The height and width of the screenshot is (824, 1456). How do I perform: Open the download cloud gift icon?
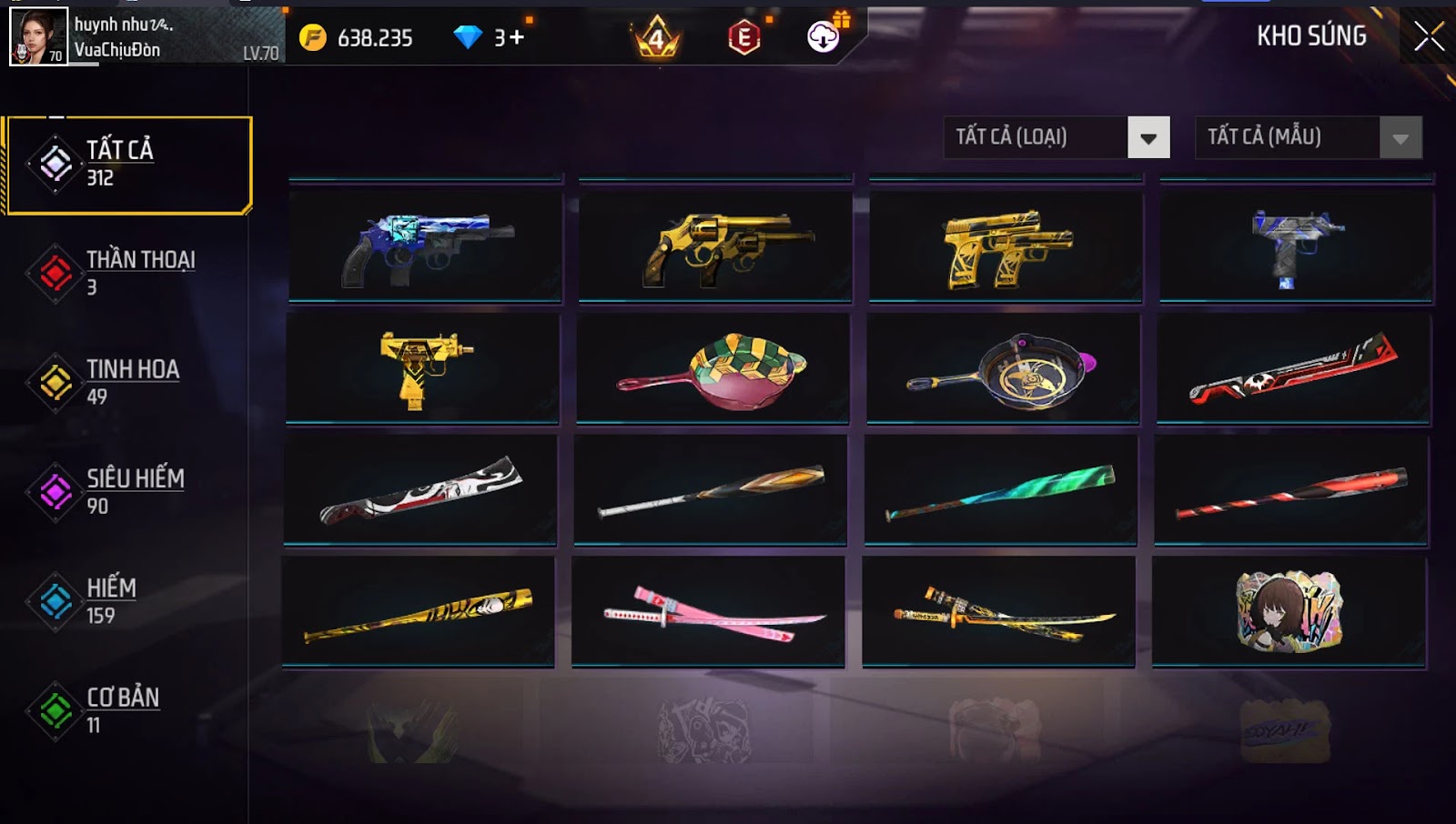coord(824,36)
